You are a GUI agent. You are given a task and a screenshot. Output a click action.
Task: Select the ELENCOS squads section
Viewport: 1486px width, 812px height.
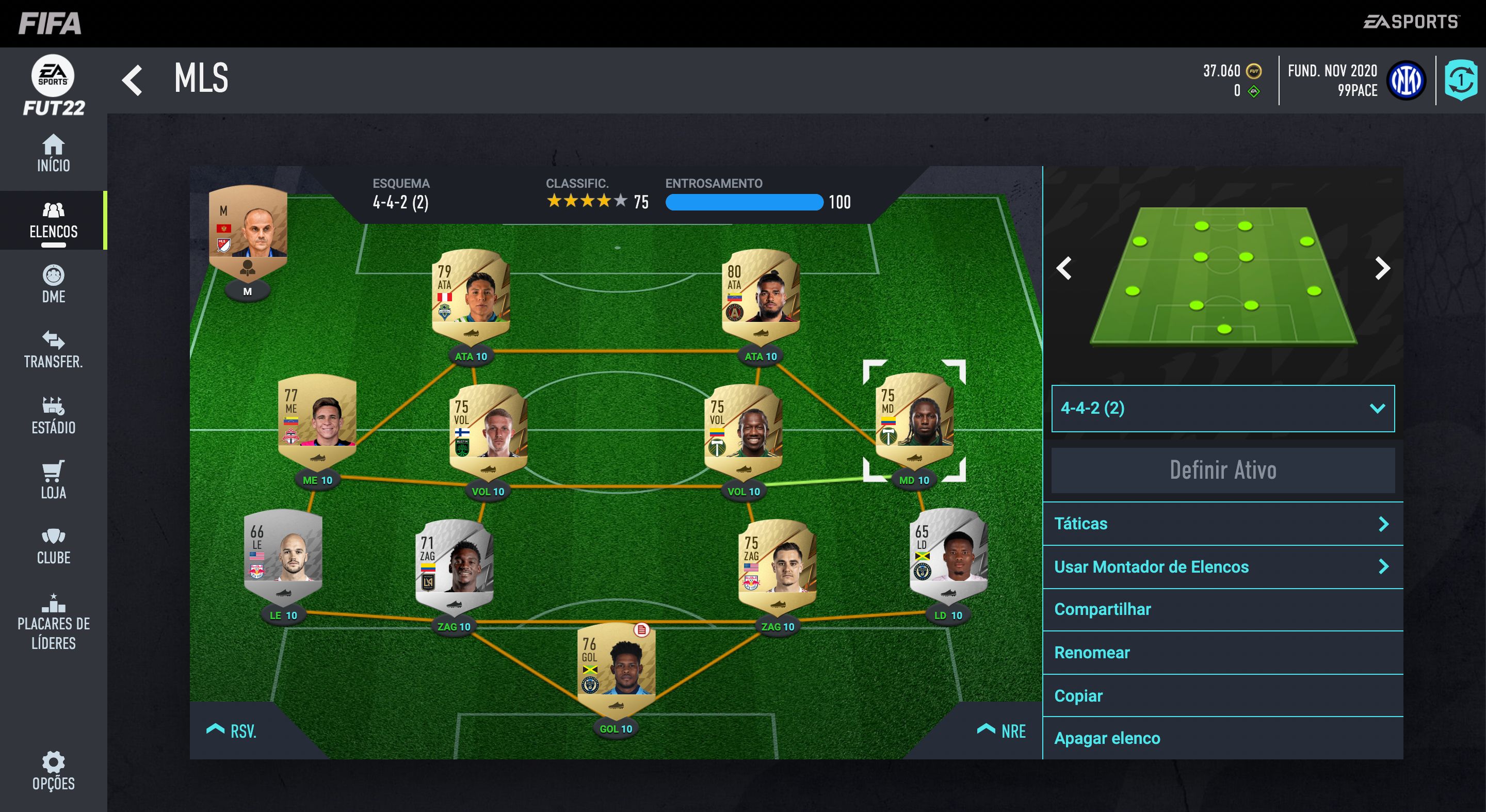click(x=54, y=221)
